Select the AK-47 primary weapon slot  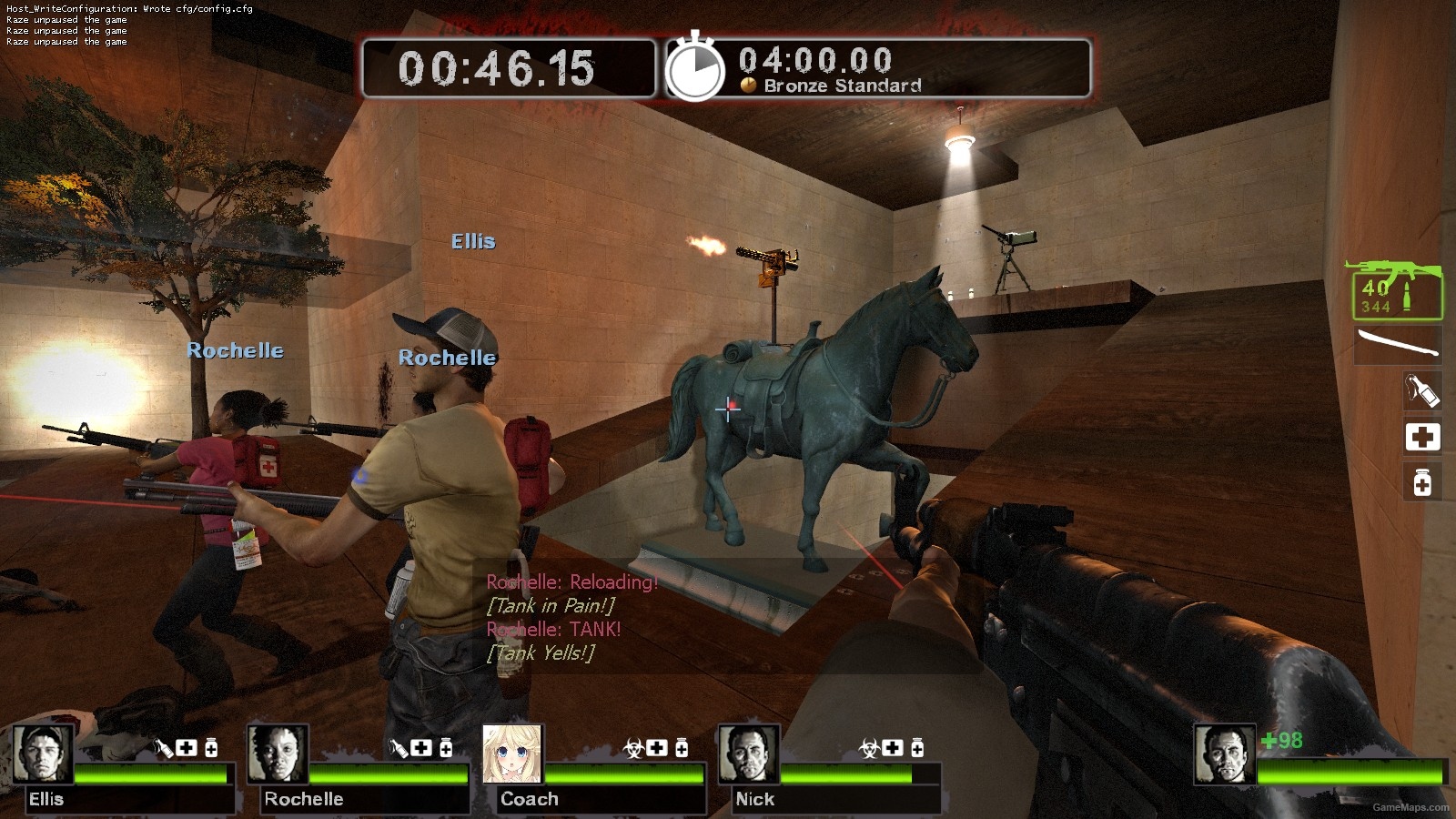click(1396, 289)
